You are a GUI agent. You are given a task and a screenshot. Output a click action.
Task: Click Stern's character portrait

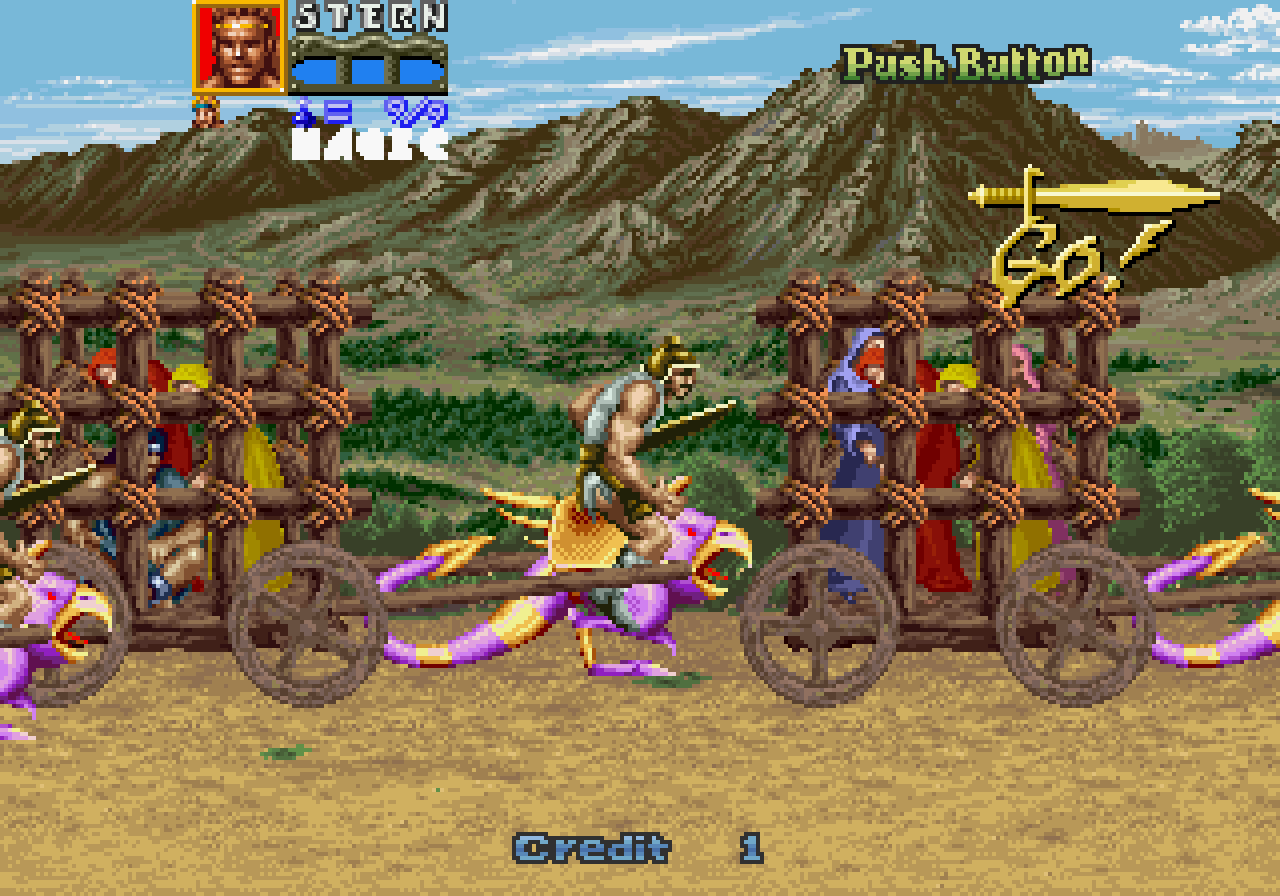(237, 49)
